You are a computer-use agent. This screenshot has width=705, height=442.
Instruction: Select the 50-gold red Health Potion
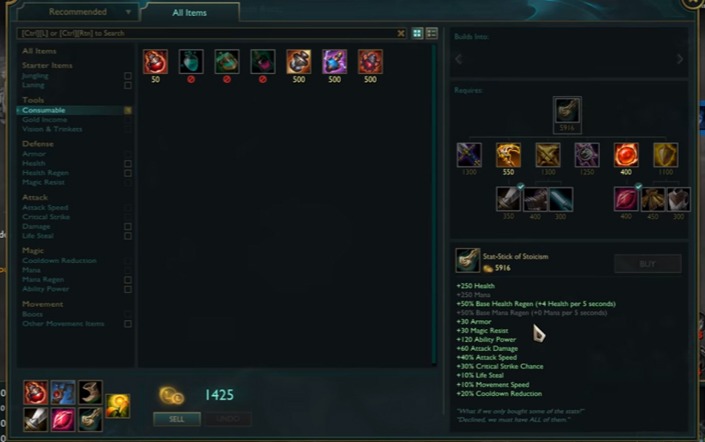point(155,62)
